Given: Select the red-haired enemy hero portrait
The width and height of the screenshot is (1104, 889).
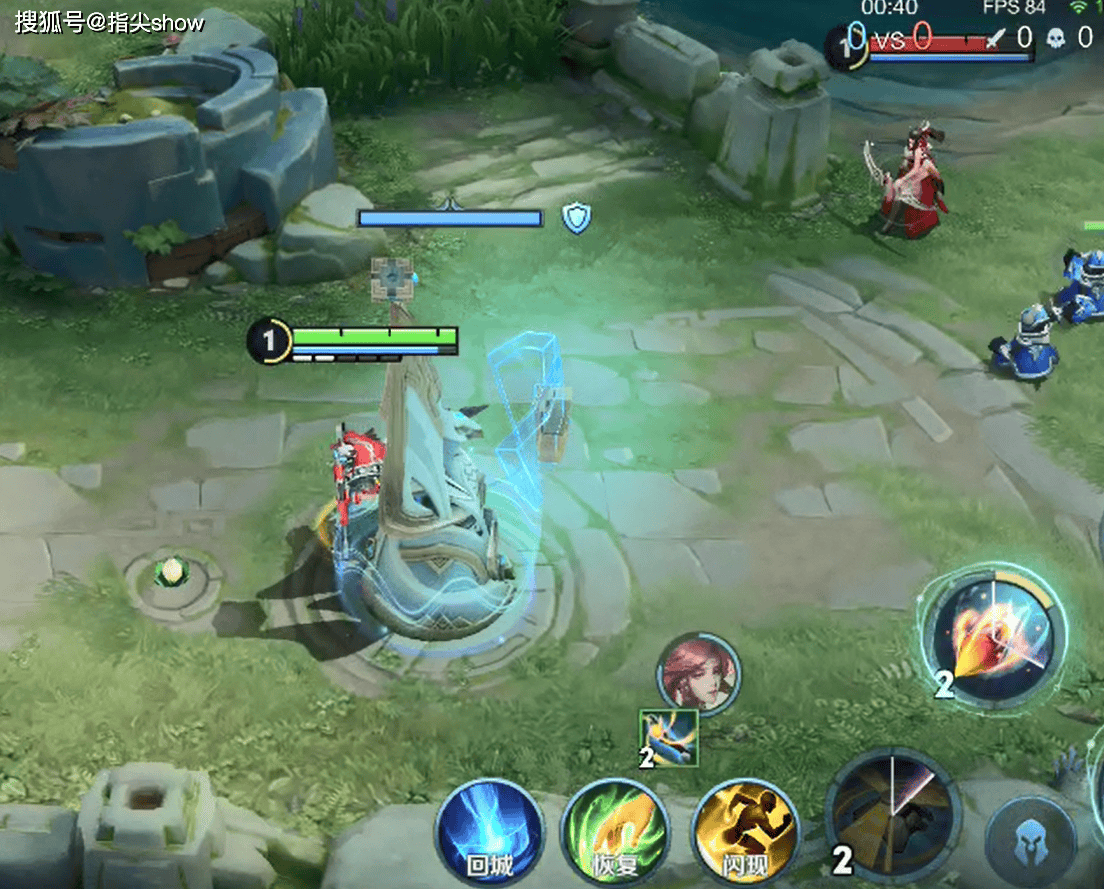Looking at the screenshot, I should (x=698, y=673).
